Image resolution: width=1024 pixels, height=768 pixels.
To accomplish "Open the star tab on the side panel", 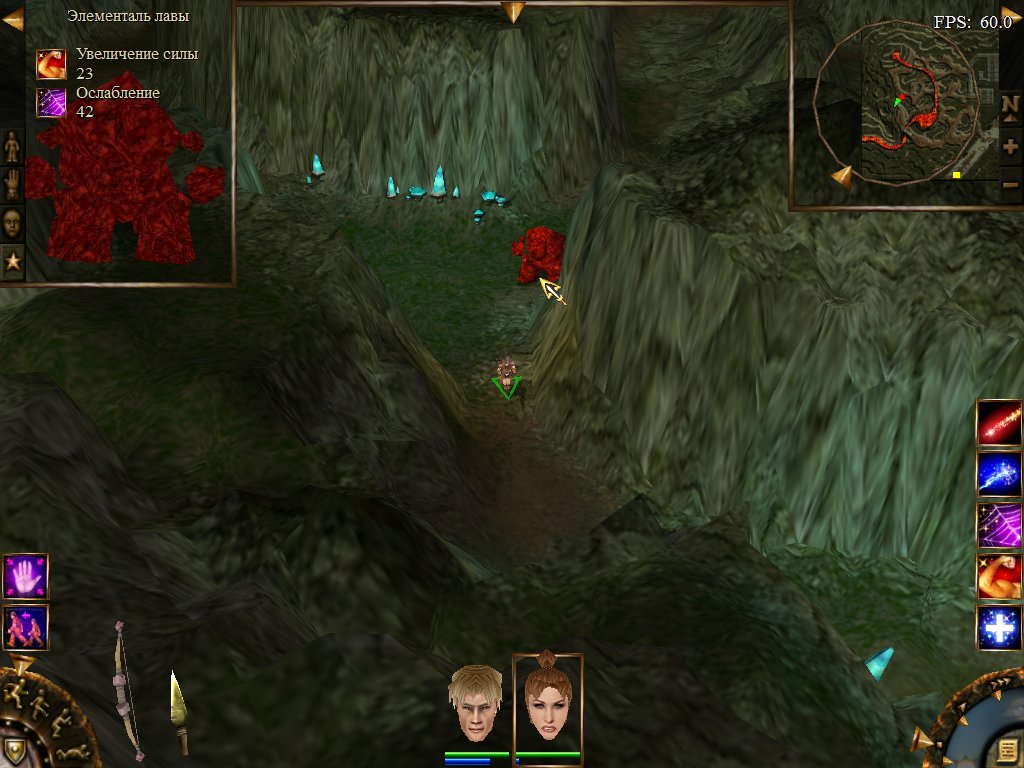I will tap(12, 262).
